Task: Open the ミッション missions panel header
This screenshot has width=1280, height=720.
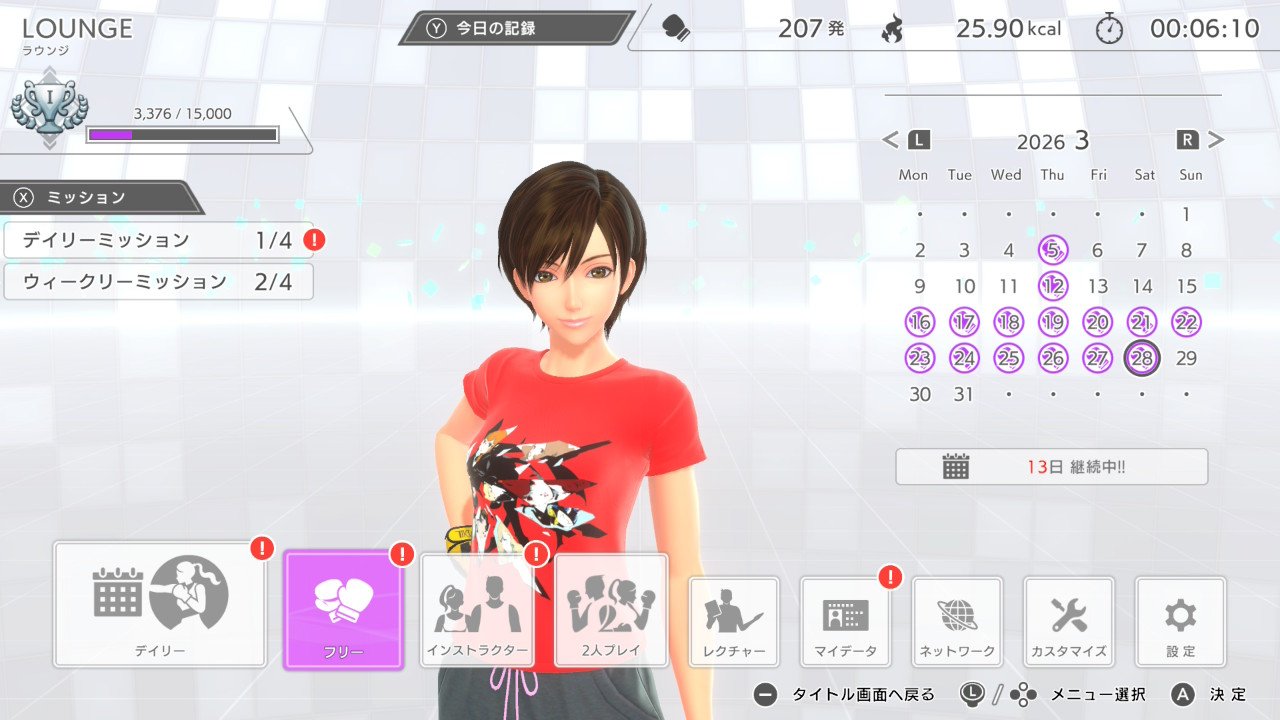Action: click(x=100, y=197)
